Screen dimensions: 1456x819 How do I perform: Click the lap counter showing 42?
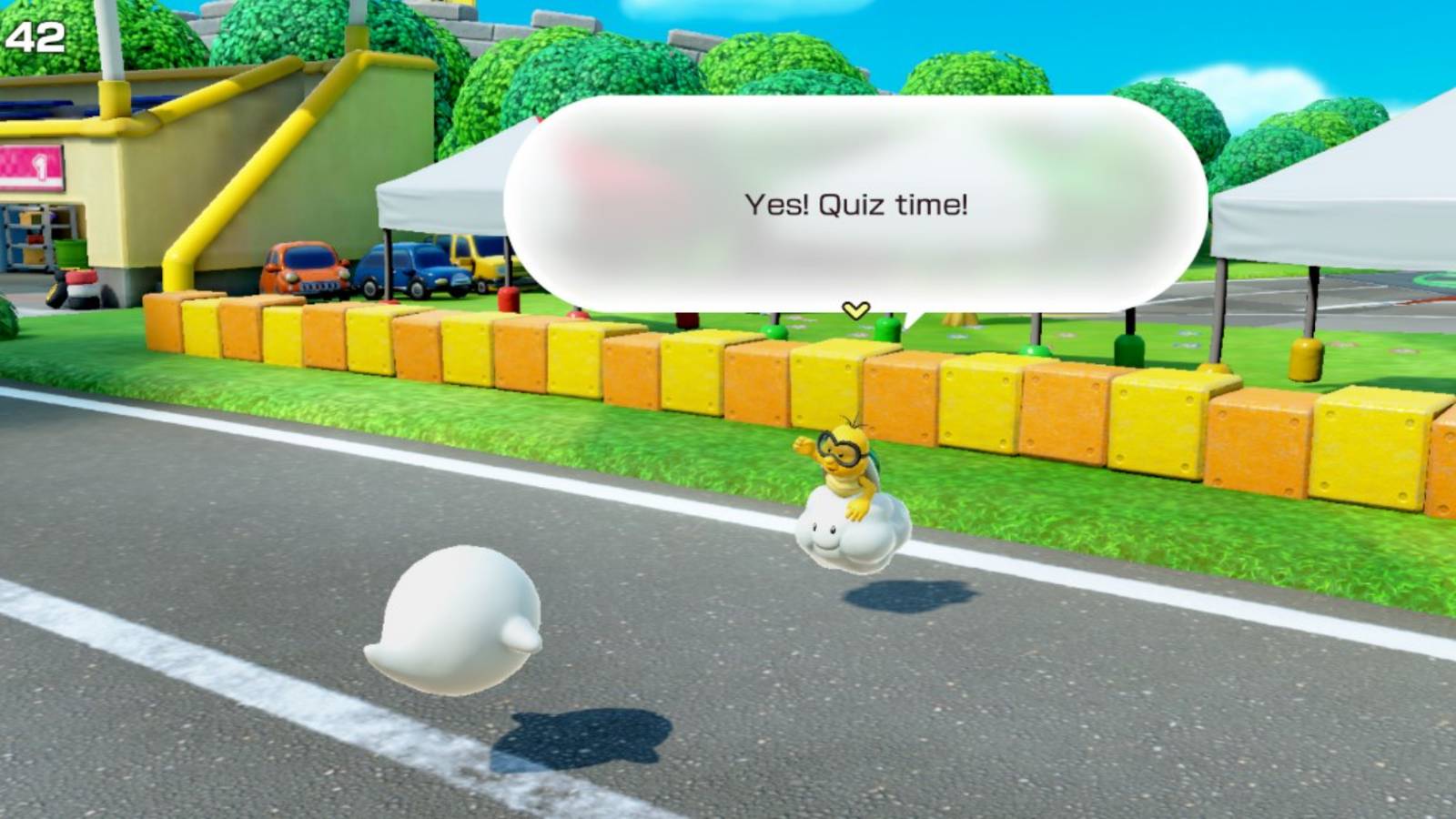tap(36, 38)
